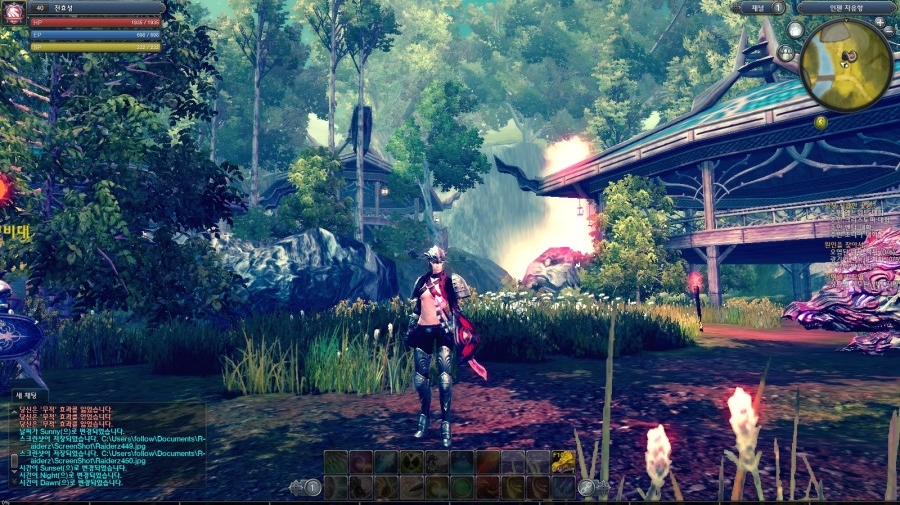The height and width of the screenshot is (505, 900).
Task: Click the lower round button left of minimap
Action: 786,53
